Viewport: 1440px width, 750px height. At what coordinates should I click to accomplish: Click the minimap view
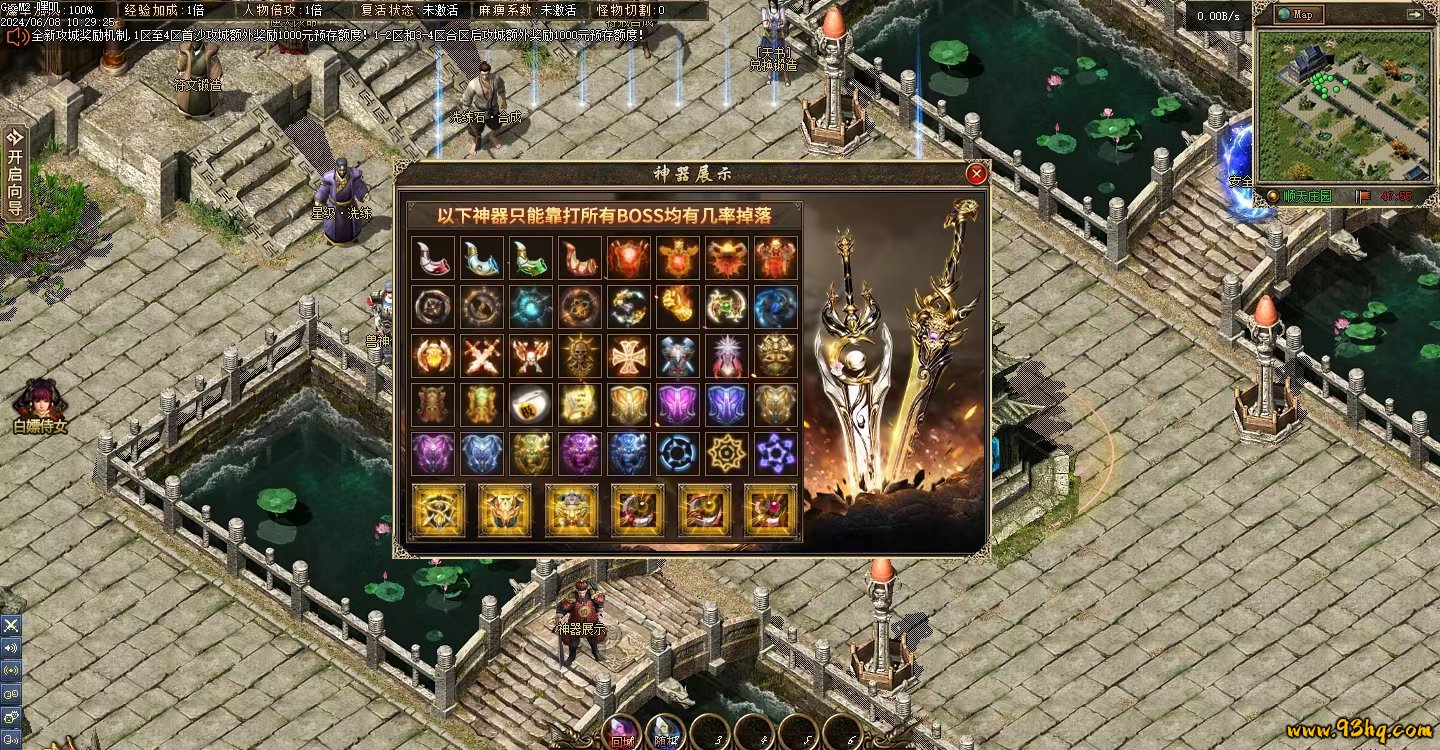click(x=1340, y=105)
